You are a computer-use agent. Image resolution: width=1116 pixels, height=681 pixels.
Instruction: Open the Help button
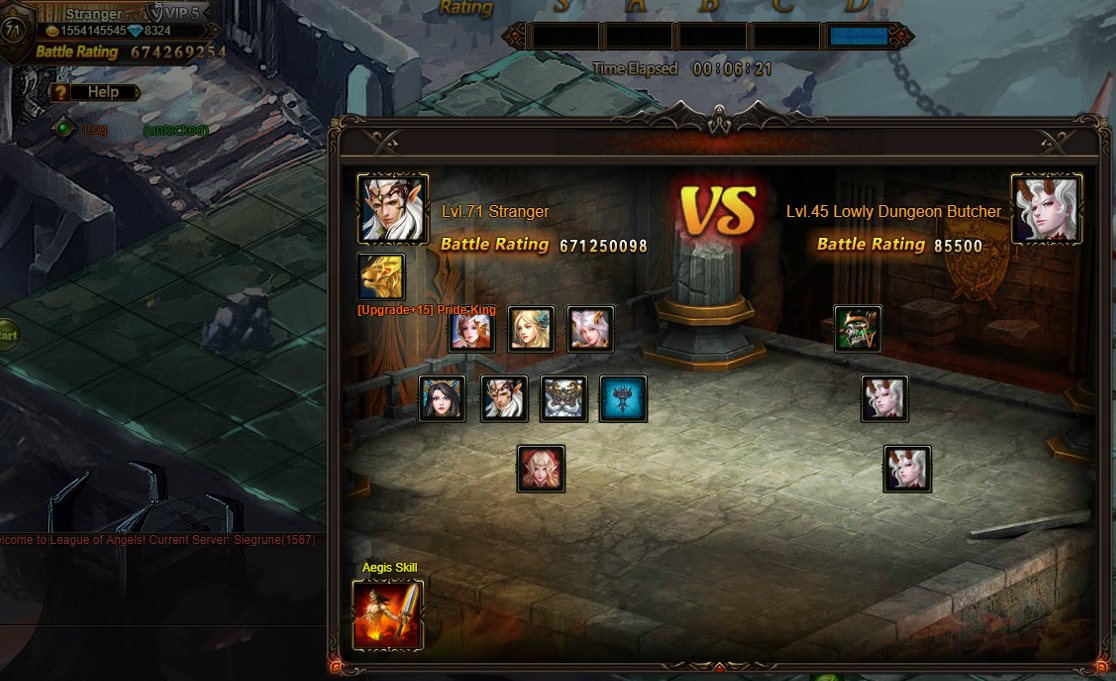click(94, 92)
